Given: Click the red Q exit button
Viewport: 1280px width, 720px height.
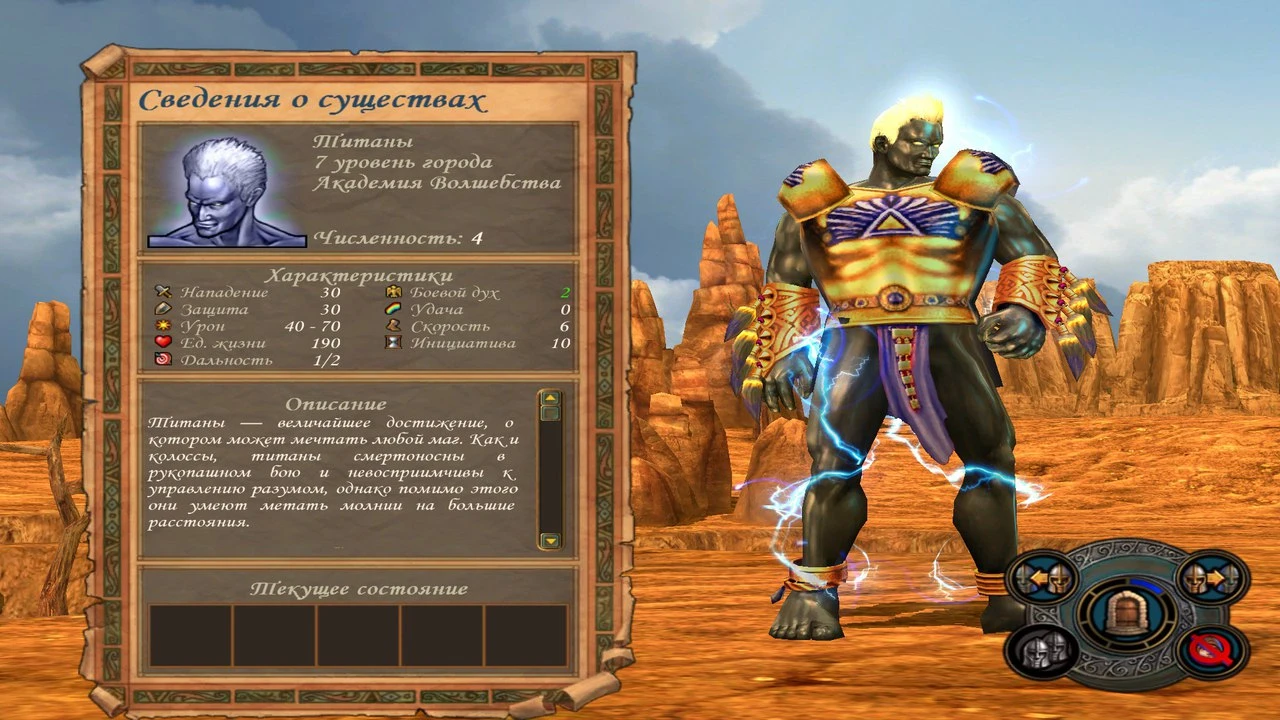Looking at the screenshot, I should pos(1210,650).
